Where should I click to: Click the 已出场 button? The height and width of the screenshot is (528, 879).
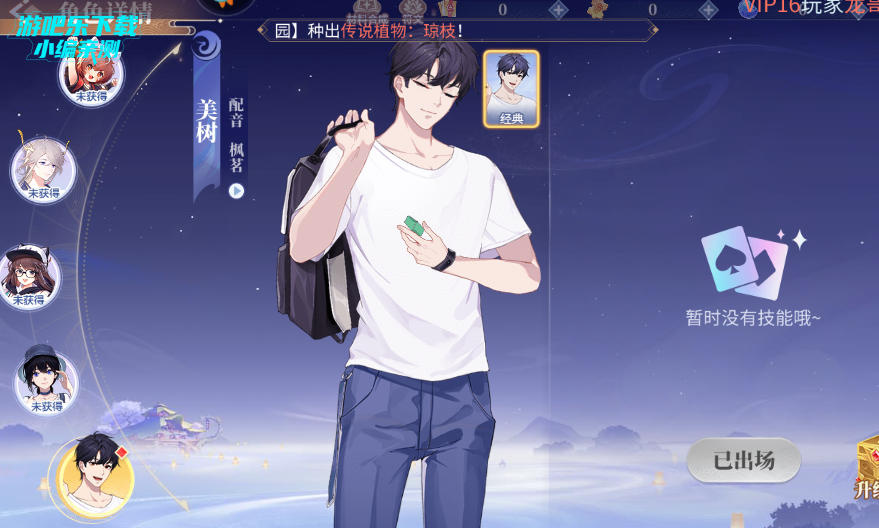pos(743,461)
